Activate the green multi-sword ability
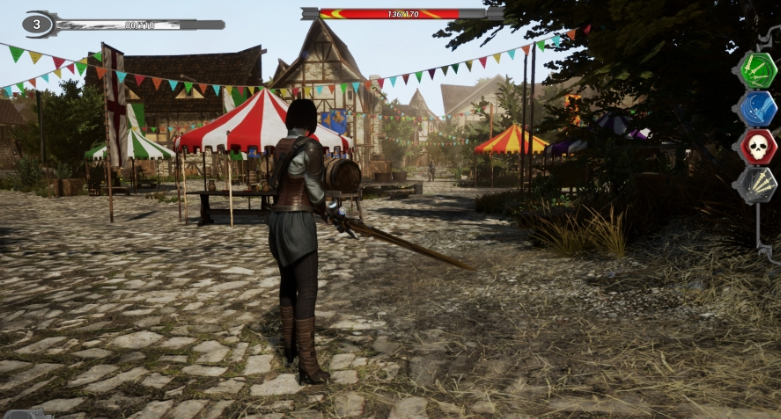This screenshot has width=781, height=419. (x=757, y=70)
